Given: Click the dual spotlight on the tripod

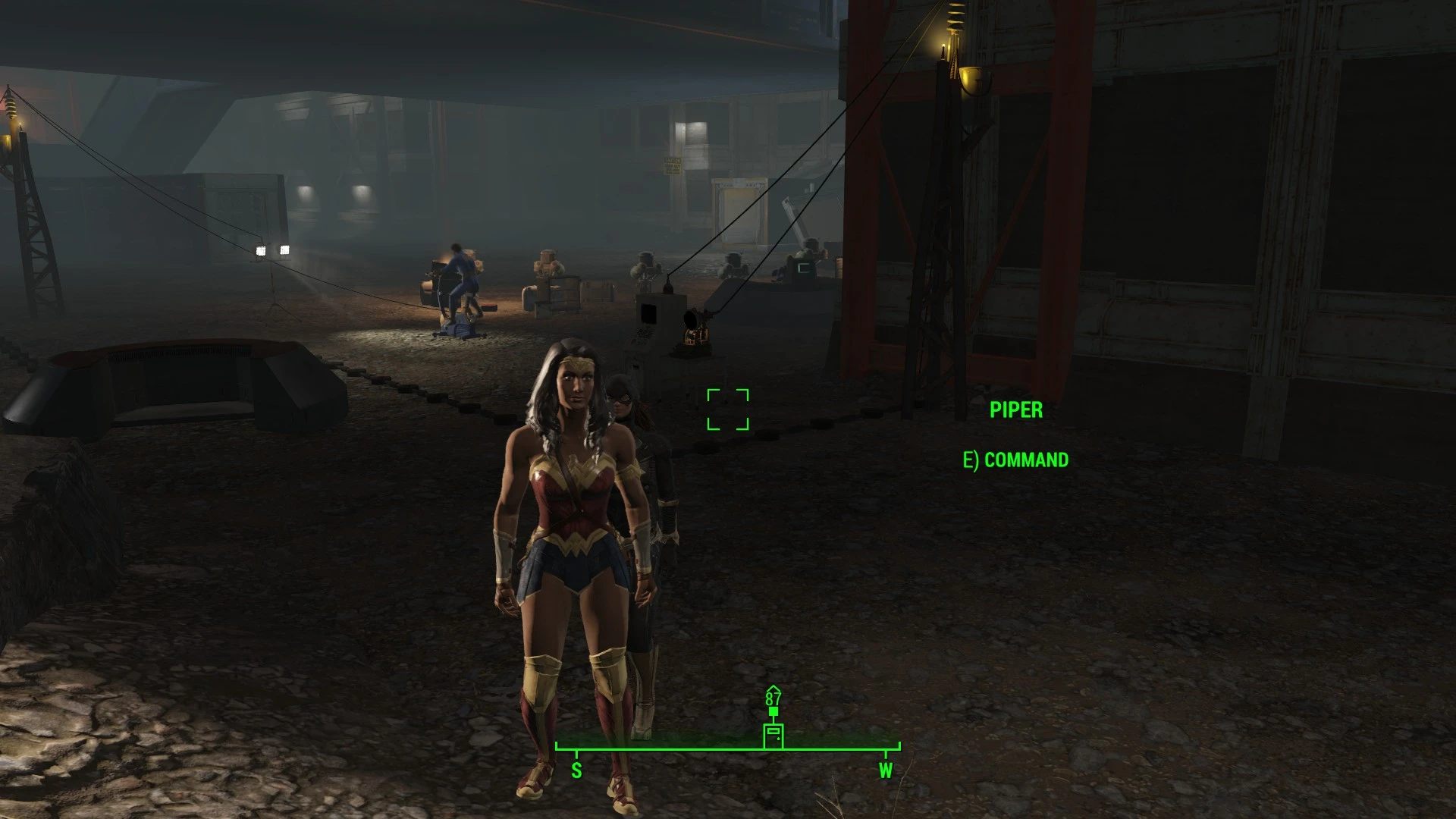Looking at the screenshot, I should click(275, 250).
